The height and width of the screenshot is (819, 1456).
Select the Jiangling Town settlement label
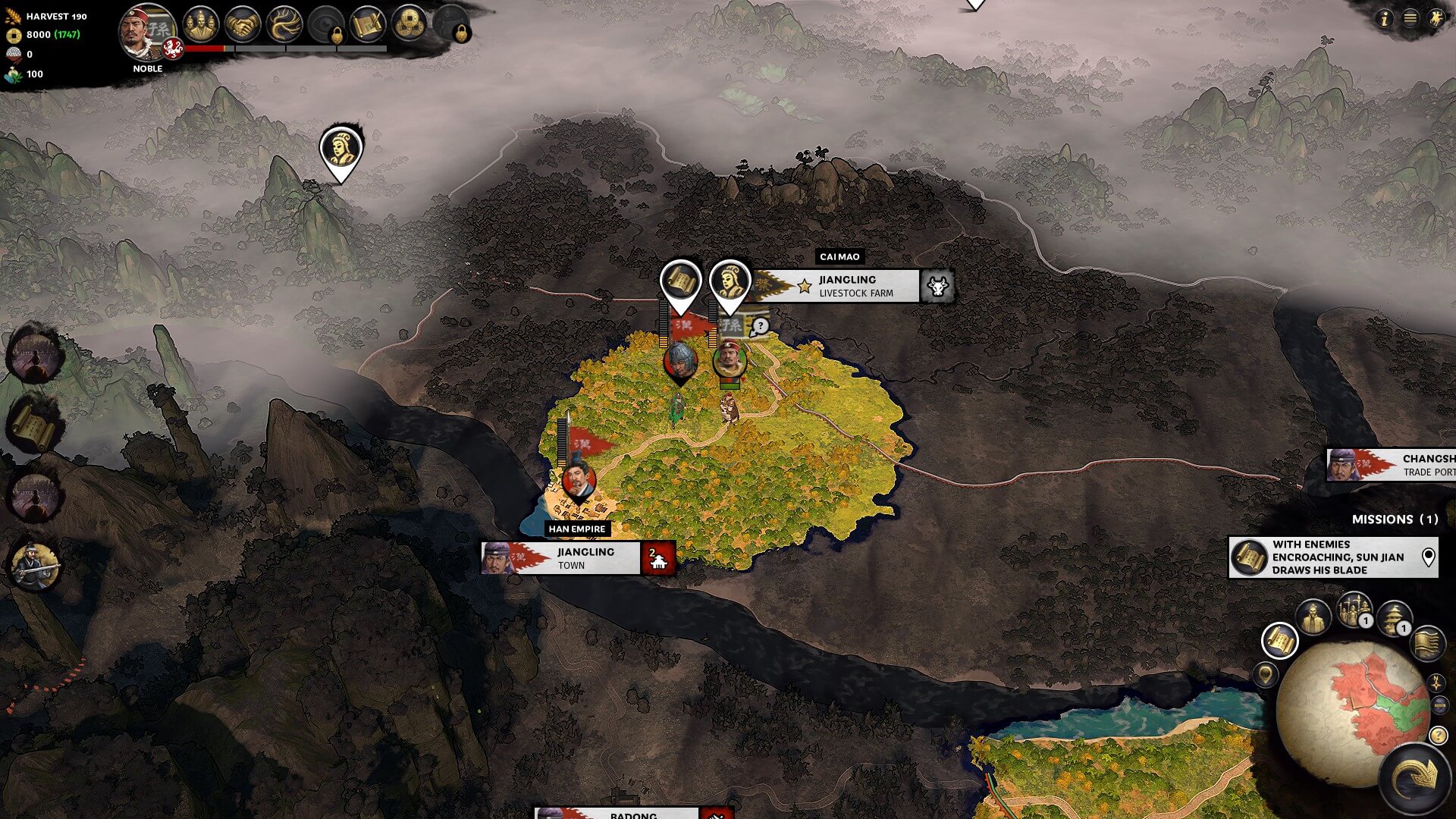coord(585,558)
